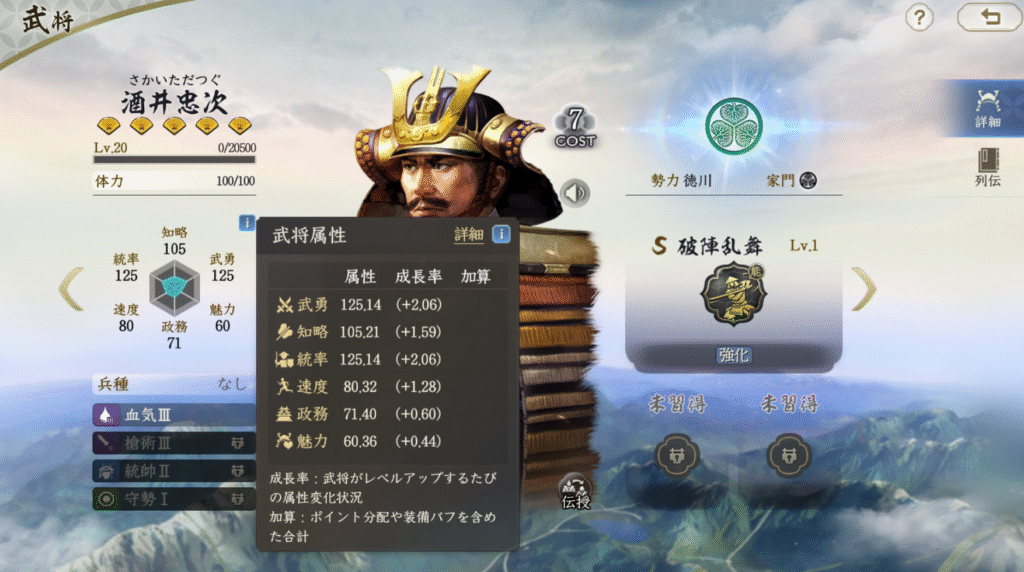This screenshot has height=572, width=1024.
Task: Open the 詳細 link in the attribute popup
Action: pos(468,235)
